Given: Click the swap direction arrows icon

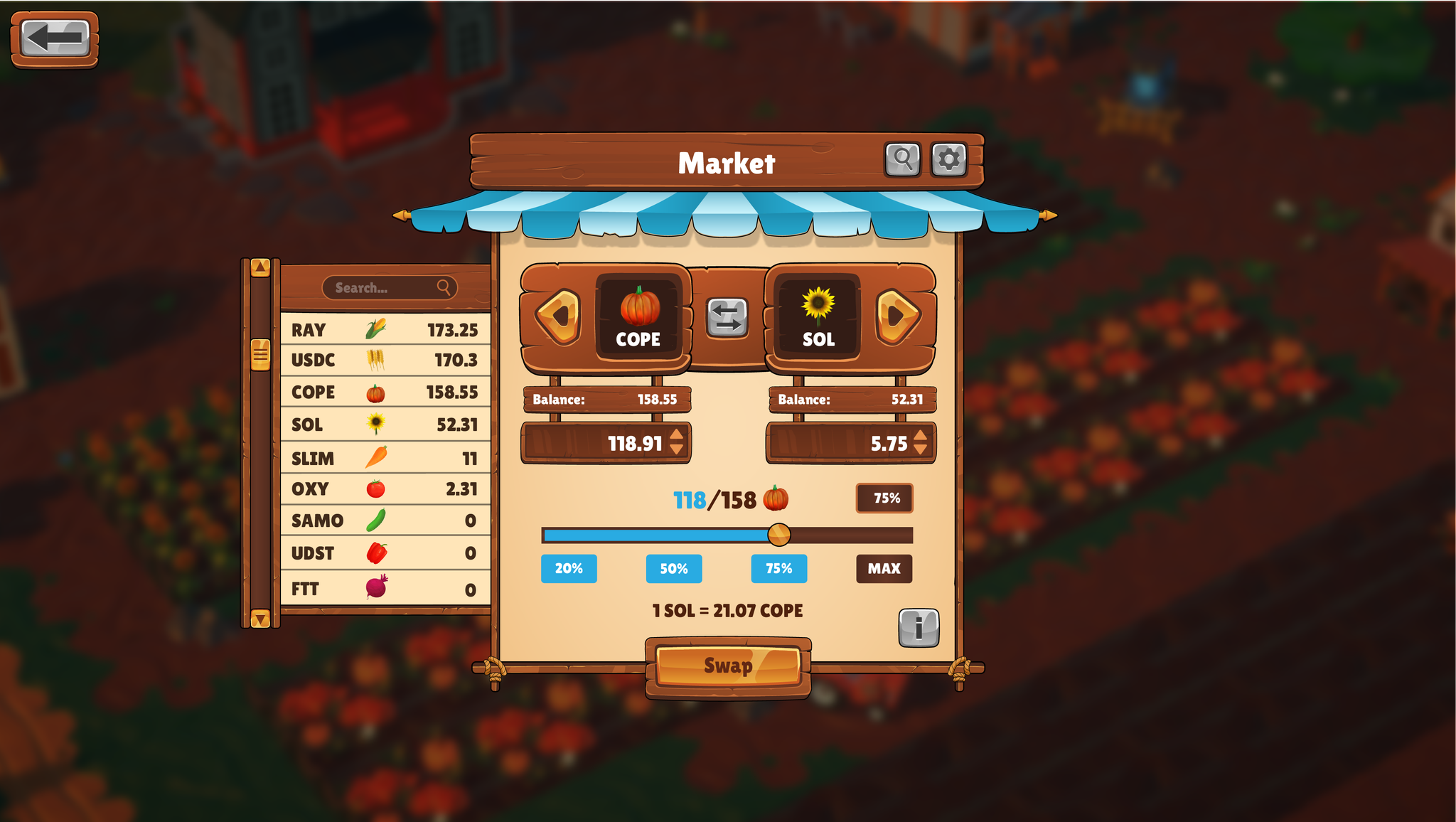Looking at the screenshot, I should [727, 318].
